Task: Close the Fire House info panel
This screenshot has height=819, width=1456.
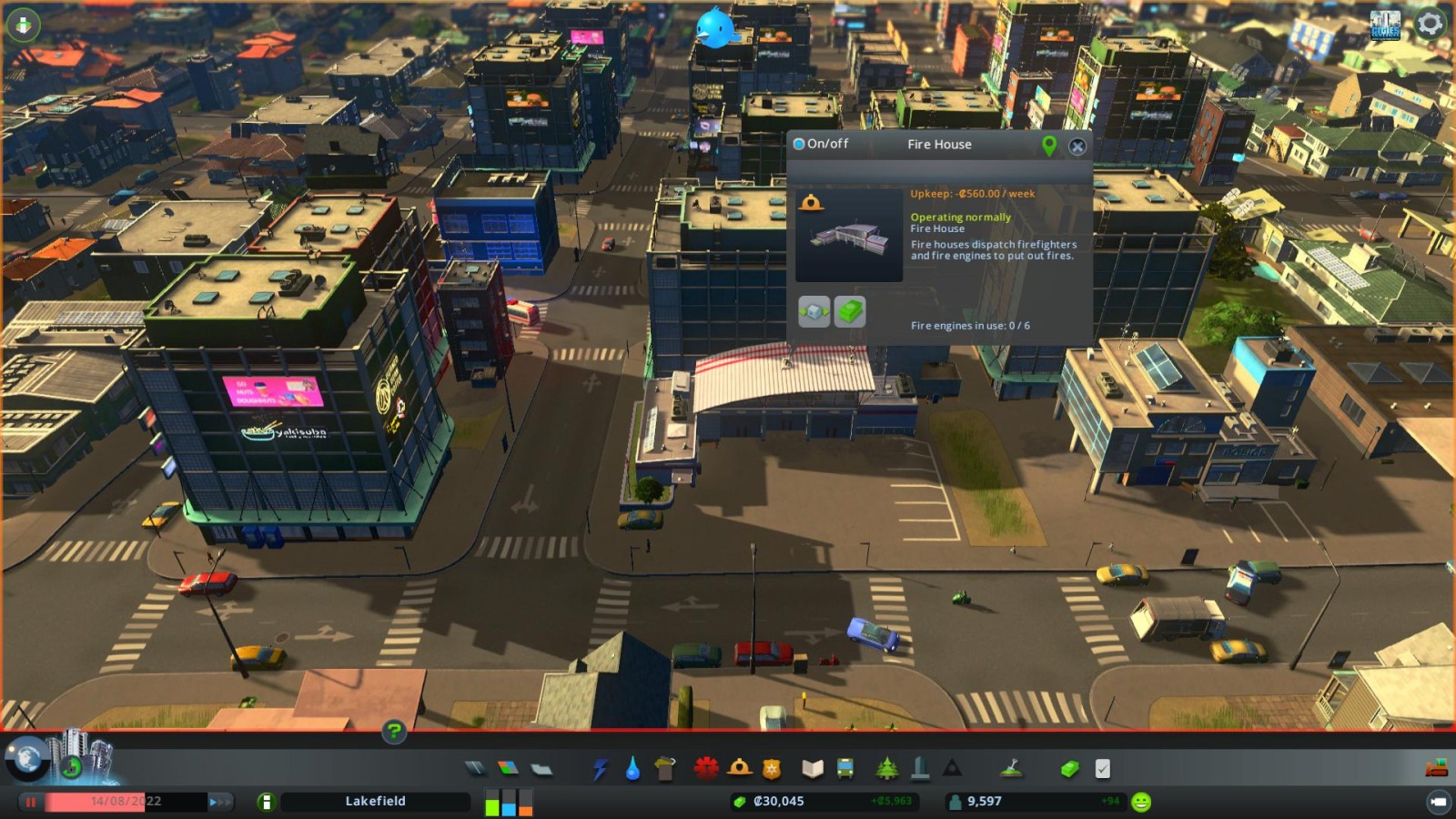Action: (1077, 146)
